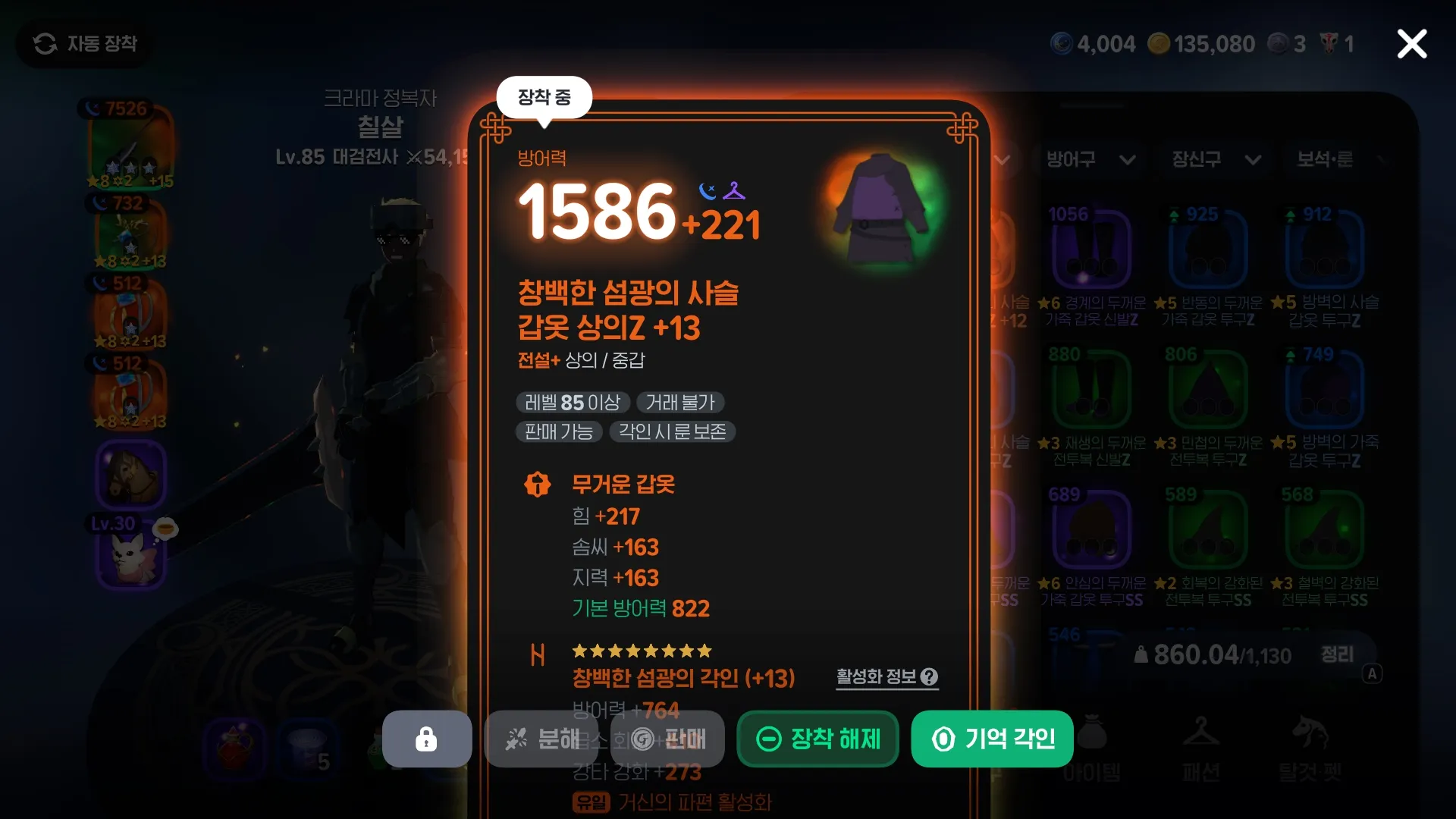Toggle the hanger icon next to defense value
Screen dimensions: 1456x819
(734, 192)
